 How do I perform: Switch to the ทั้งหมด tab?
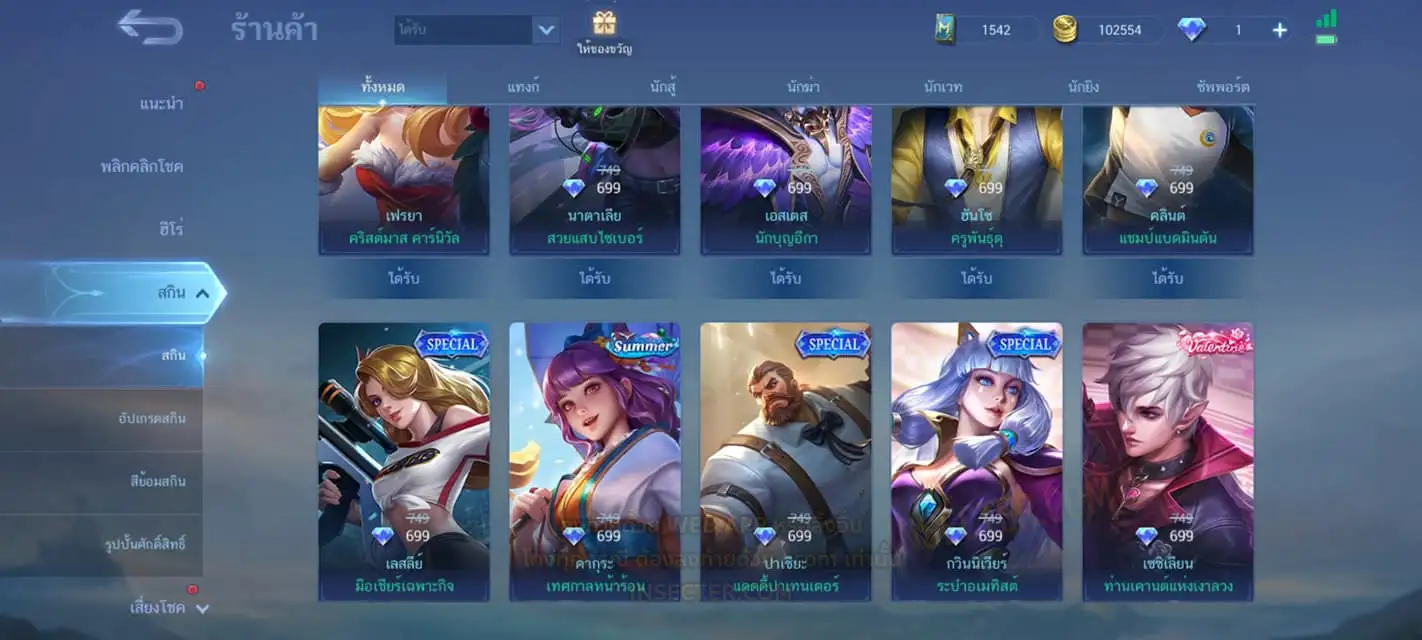pos(383,87)
